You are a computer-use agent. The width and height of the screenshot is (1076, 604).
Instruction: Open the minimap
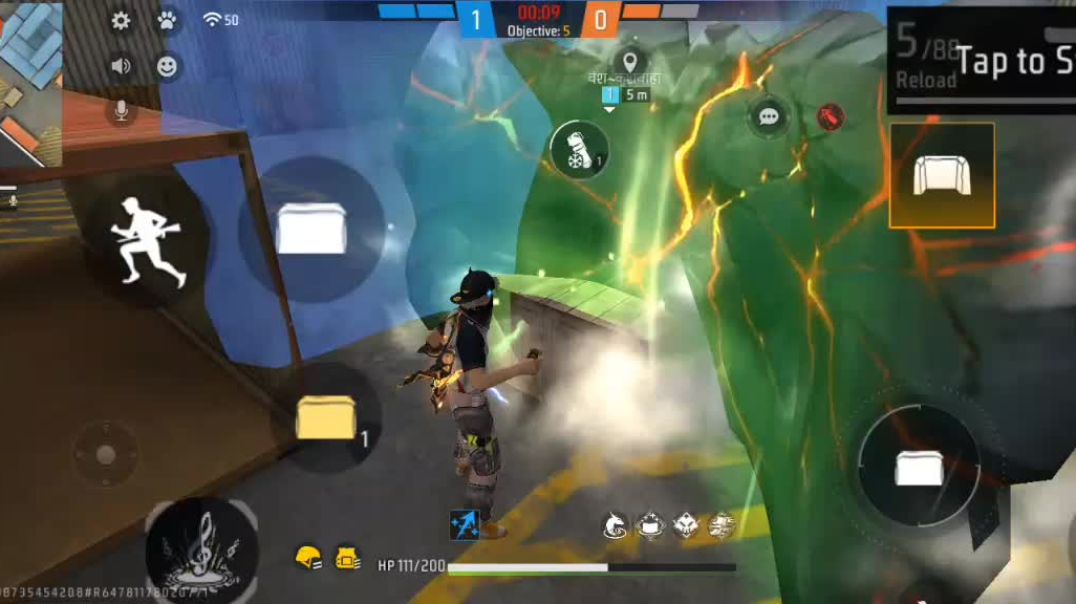point(30,80)
